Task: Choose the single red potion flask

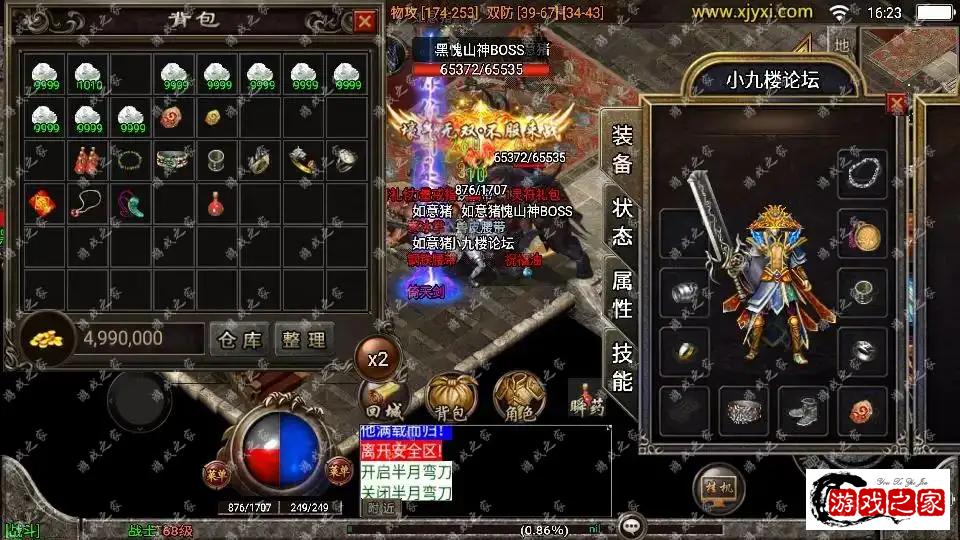Action: pyautogui.click(x=215, y=203)
